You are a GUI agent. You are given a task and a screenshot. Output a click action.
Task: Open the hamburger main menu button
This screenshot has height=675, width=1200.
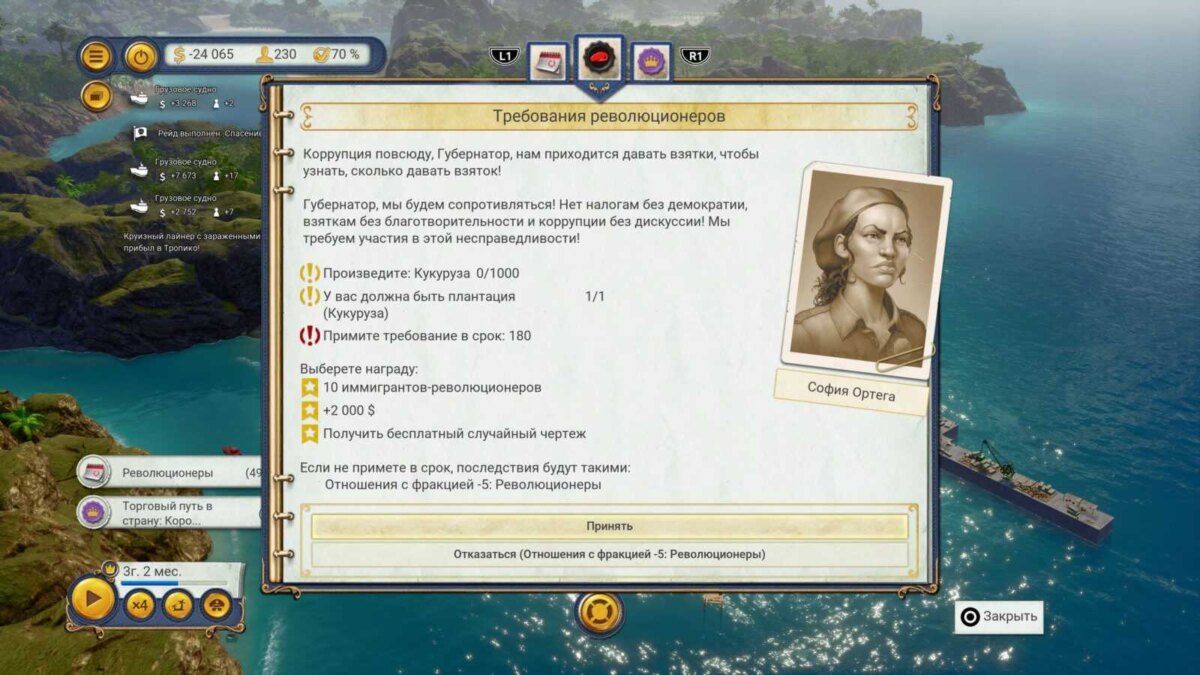coord(96,55)
